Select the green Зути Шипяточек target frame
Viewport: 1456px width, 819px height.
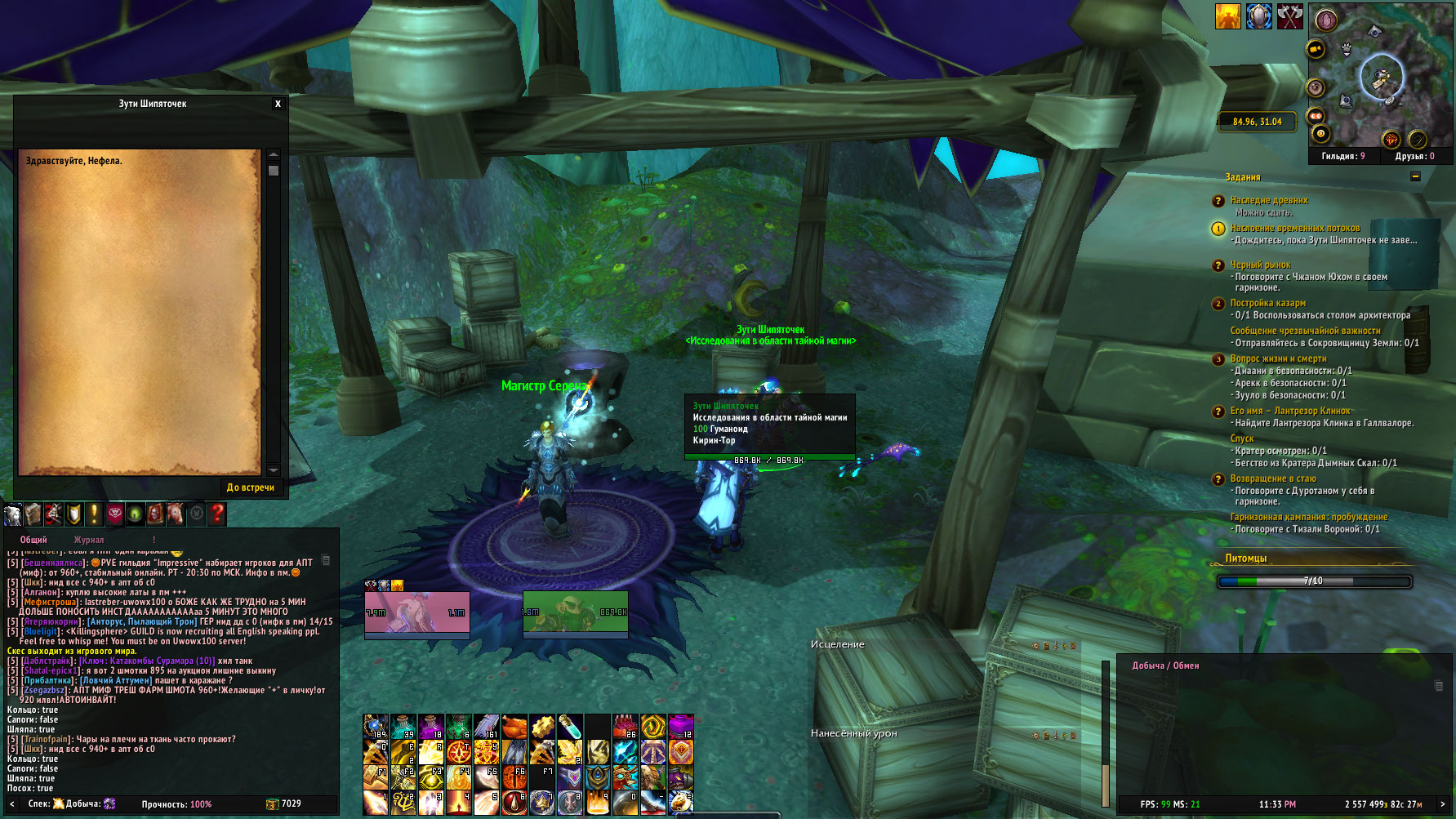(575, 612)
